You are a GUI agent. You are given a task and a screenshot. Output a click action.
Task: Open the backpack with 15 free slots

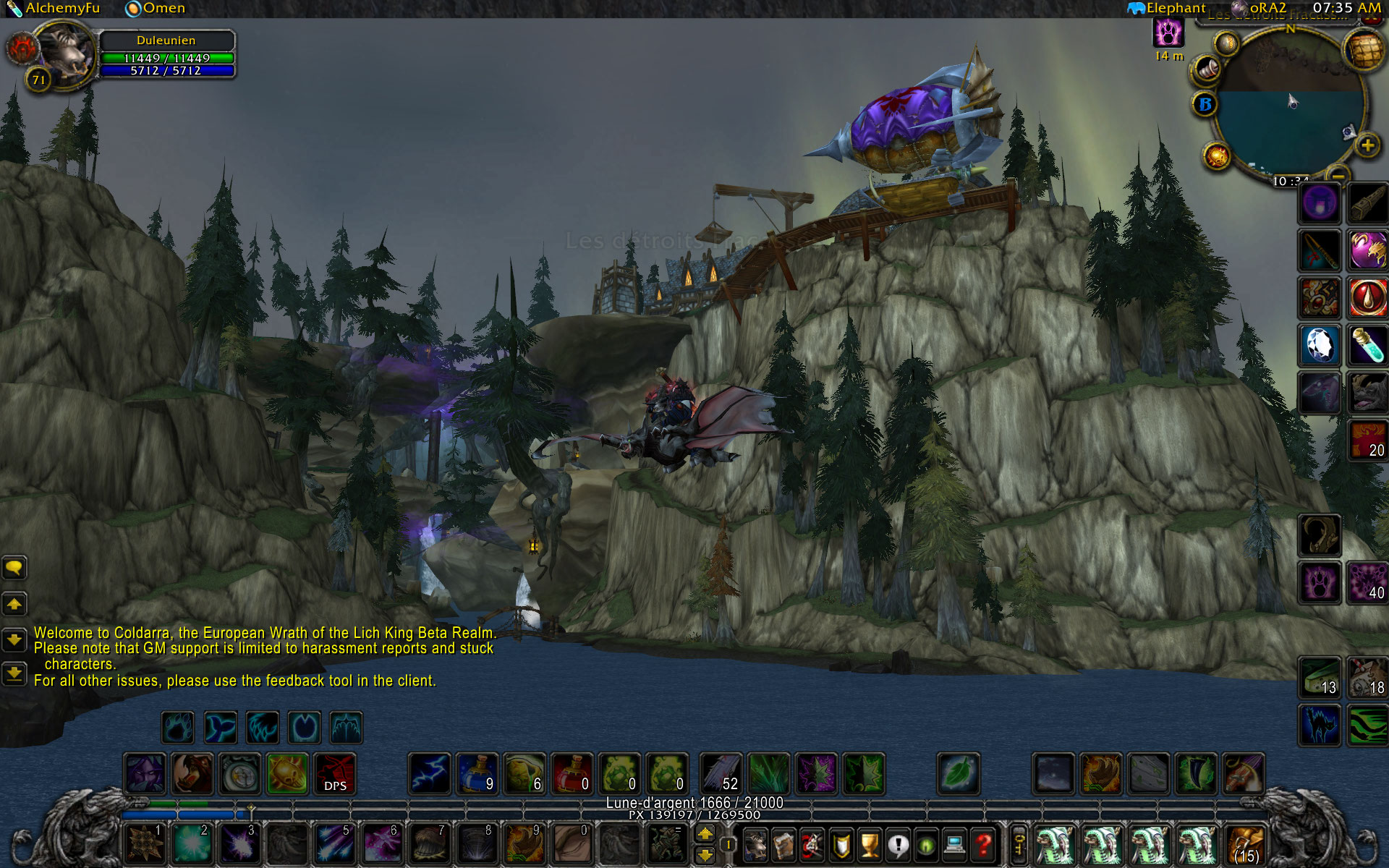coord(1245,846)
